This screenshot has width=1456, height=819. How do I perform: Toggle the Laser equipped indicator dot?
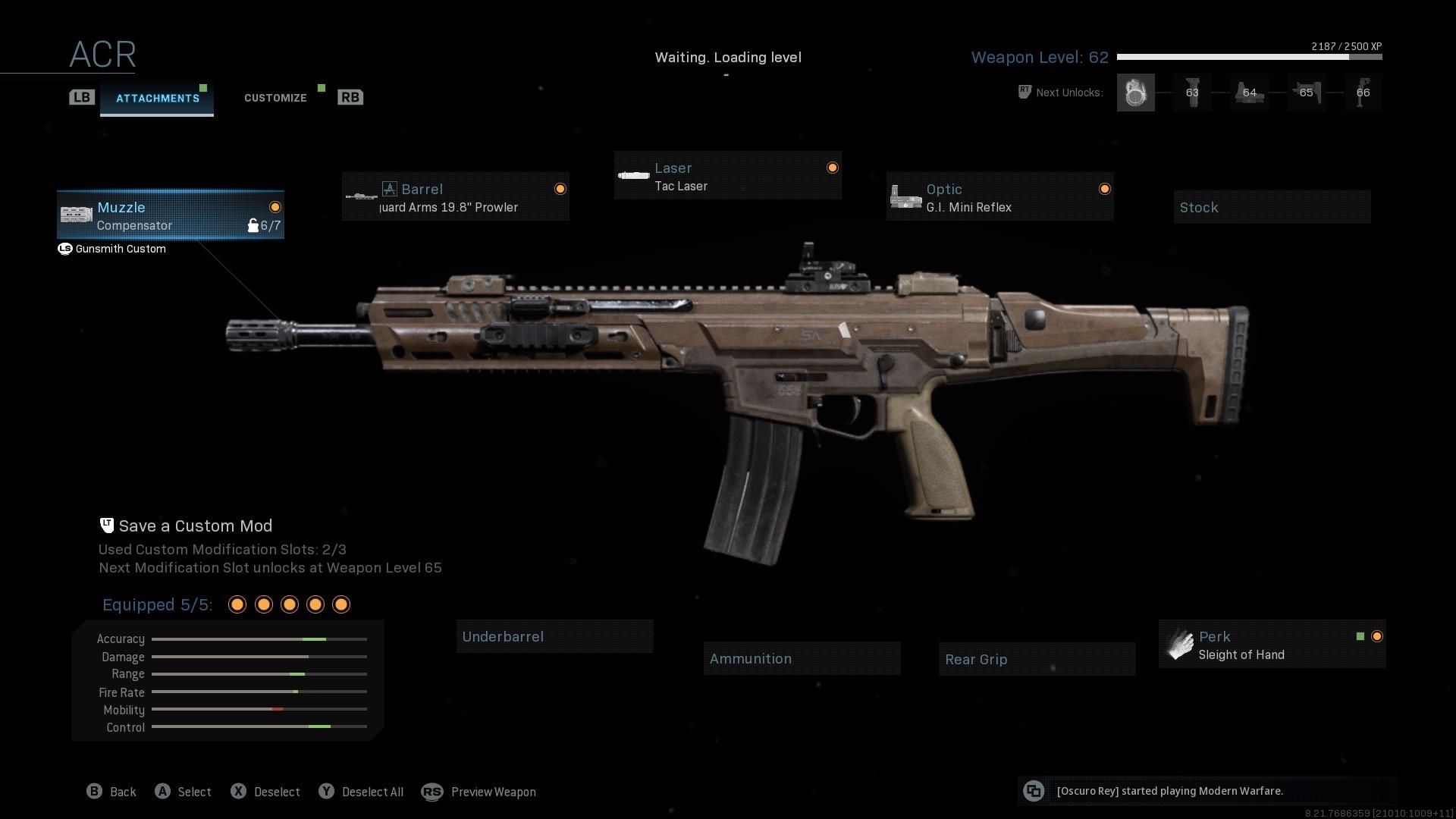tap(832, 167)
